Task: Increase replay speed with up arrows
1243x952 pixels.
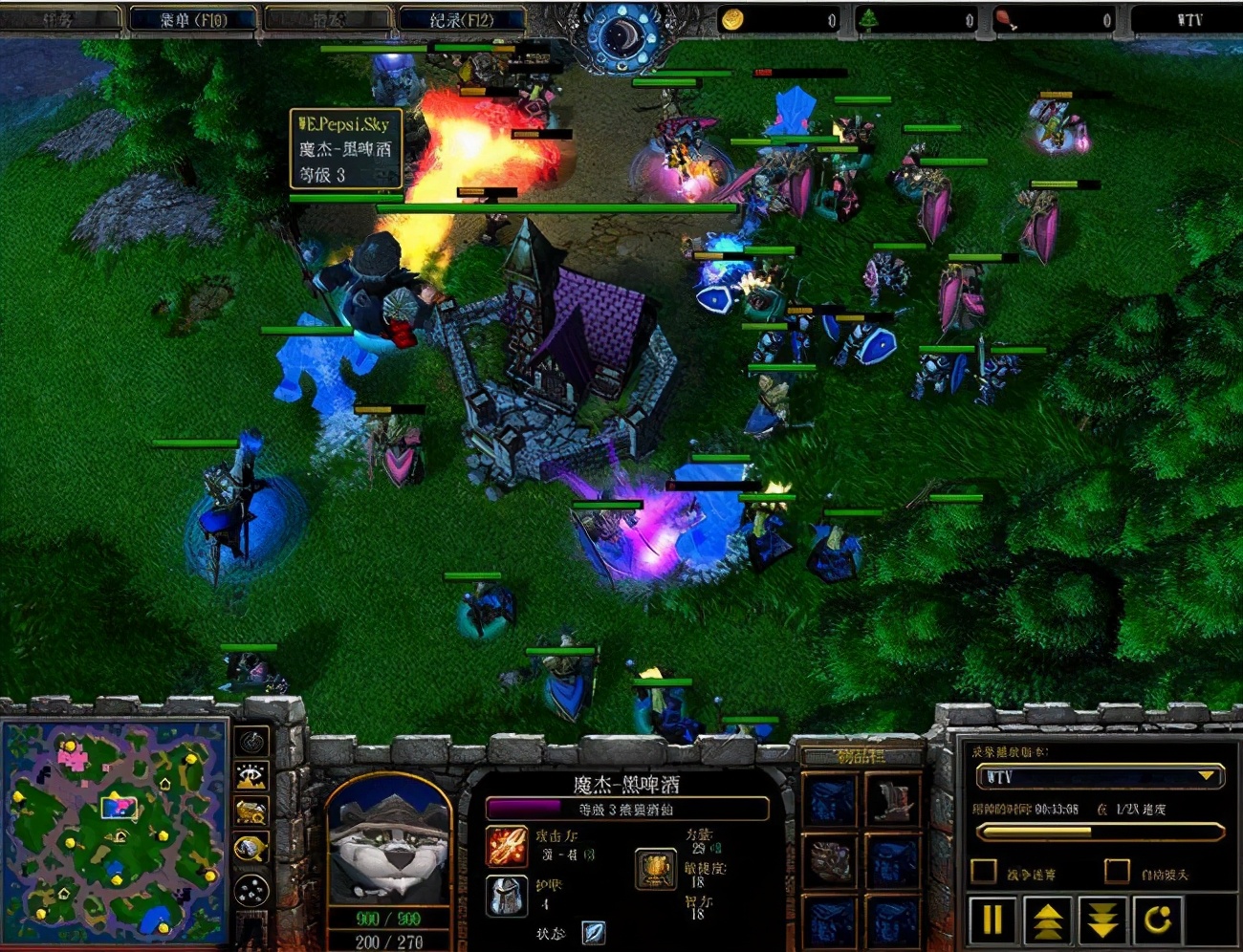Action: pos(1048,920)
